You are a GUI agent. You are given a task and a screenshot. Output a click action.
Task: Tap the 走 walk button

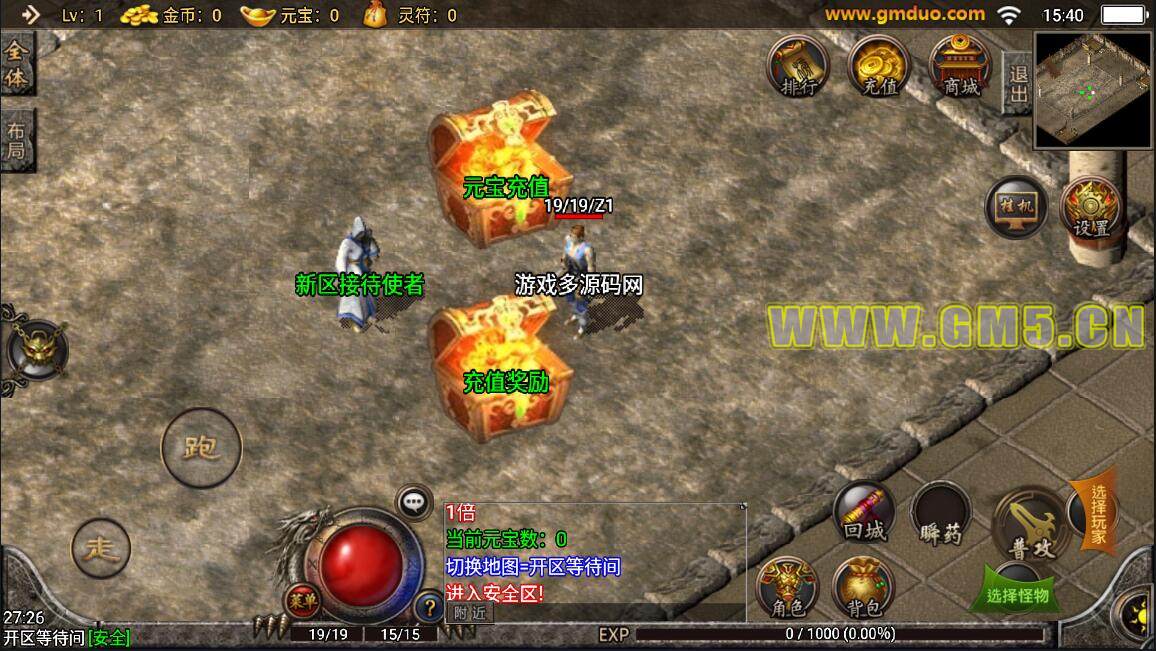pyautogui.click(x=101, y=548)
